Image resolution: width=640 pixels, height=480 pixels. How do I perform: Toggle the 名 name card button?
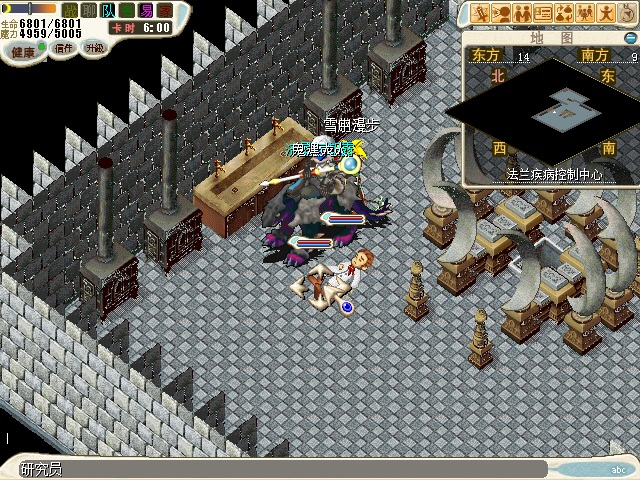pos(125,10)
